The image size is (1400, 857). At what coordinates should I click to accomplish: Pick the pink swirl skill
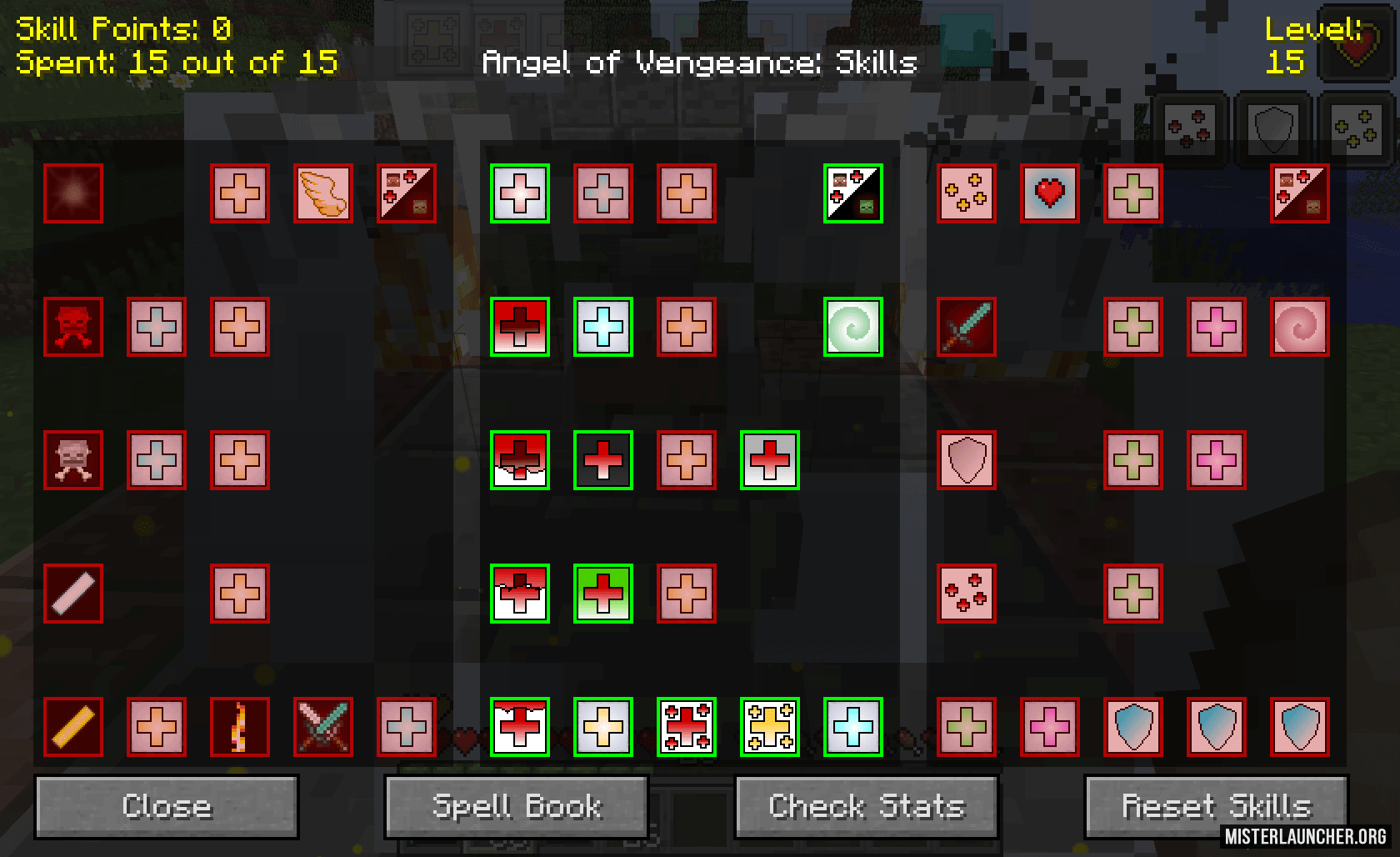coord(1300,327)
